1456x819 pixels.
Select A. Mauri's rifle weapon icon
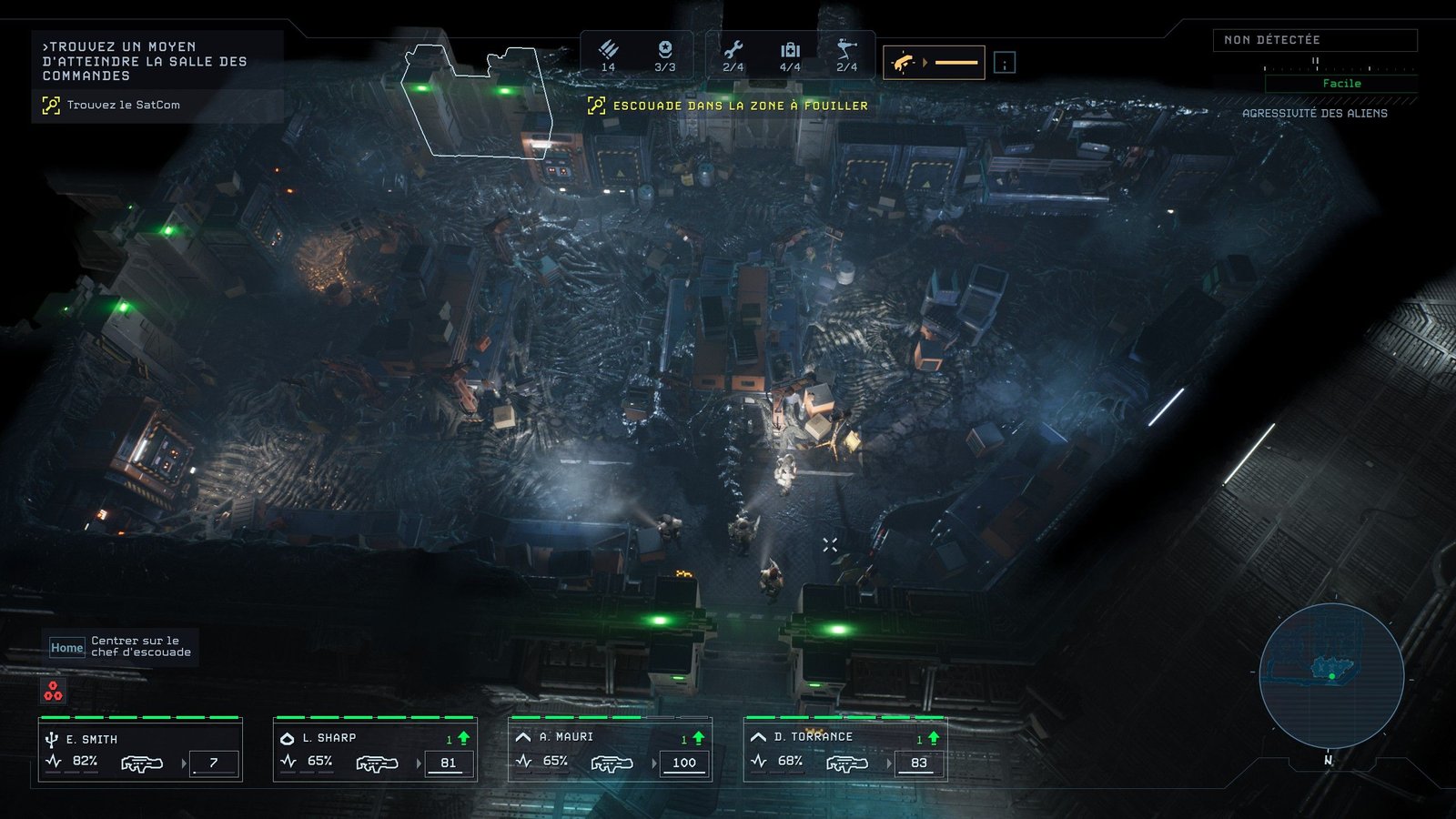(x=612, y=763)
